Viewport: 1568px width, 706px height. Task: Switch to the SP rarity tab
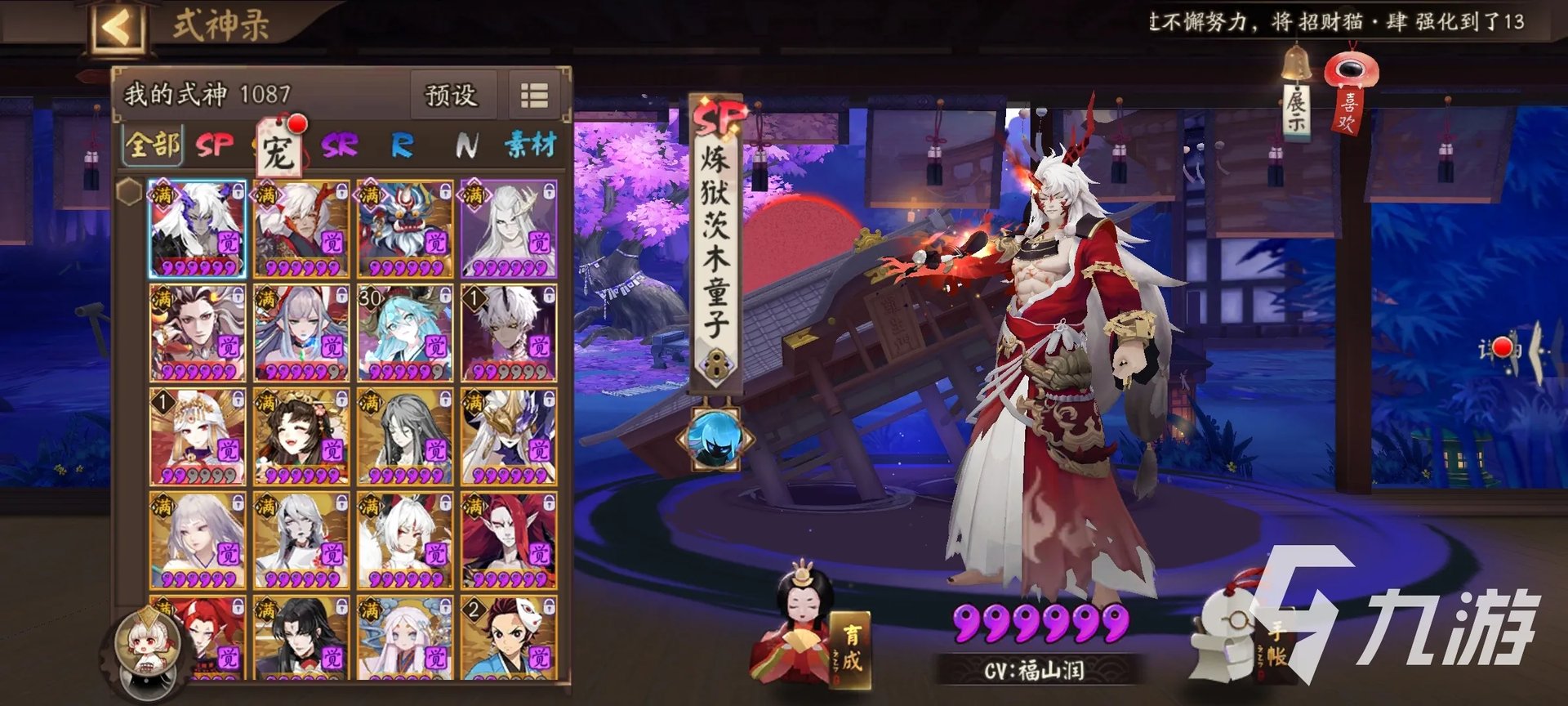pos(215,145)
